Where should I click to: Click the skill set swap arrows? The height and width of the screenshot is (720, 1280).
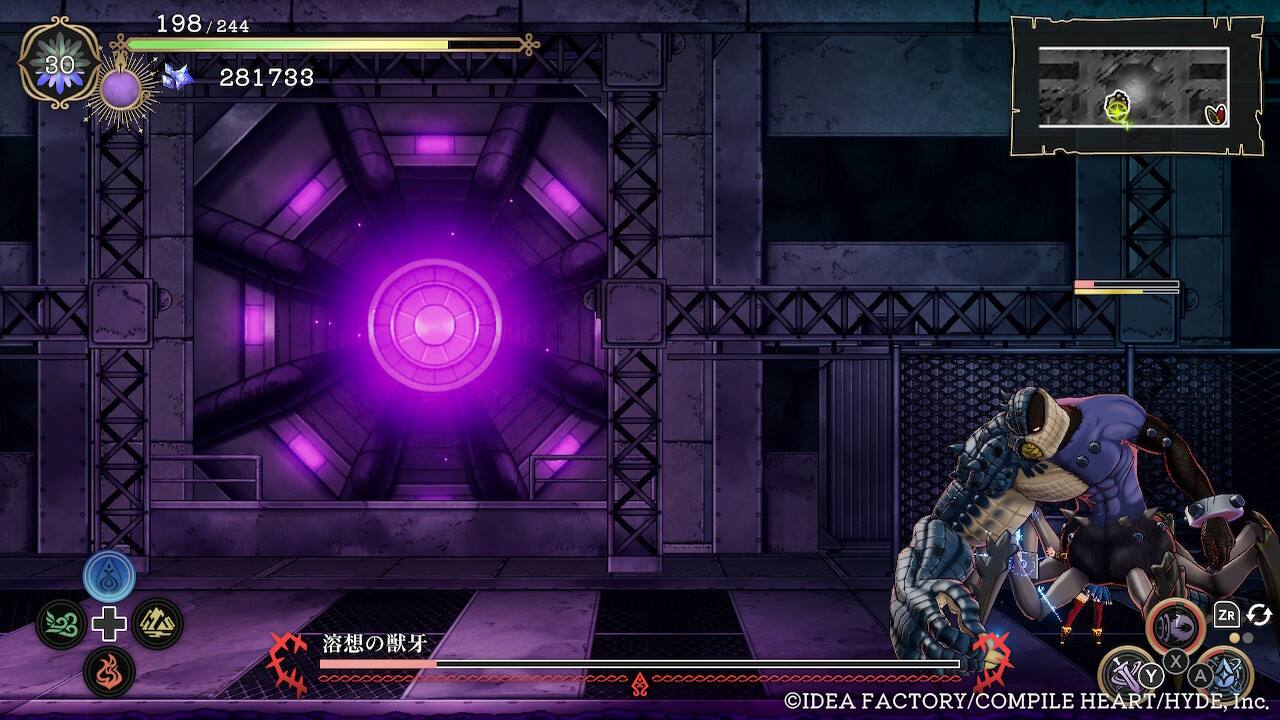pos(1259,615)
